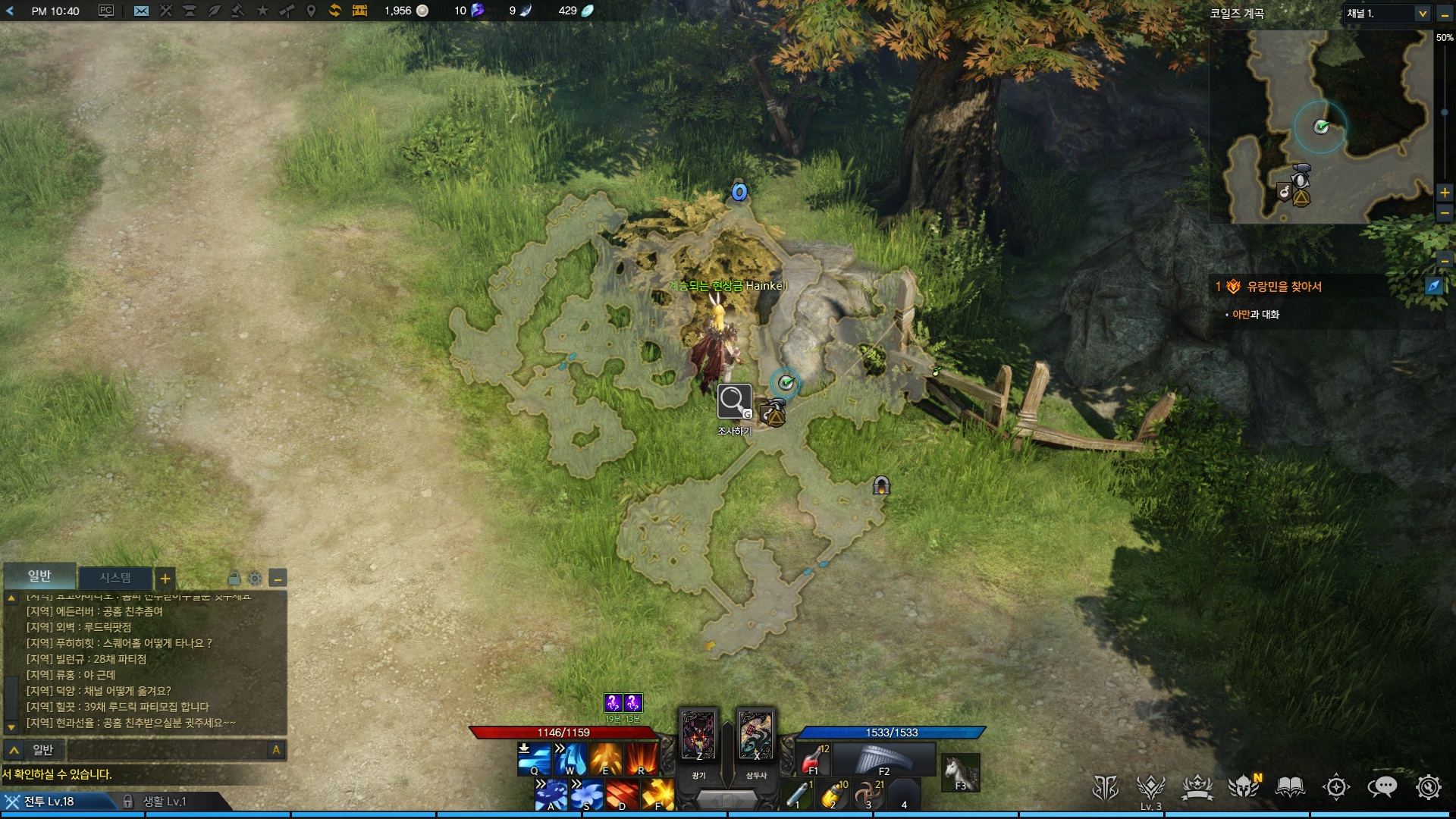Open the open-book journal icon
Image resolution: width=1456 pixels, height=819 pixels.
tap(1290, 787)
